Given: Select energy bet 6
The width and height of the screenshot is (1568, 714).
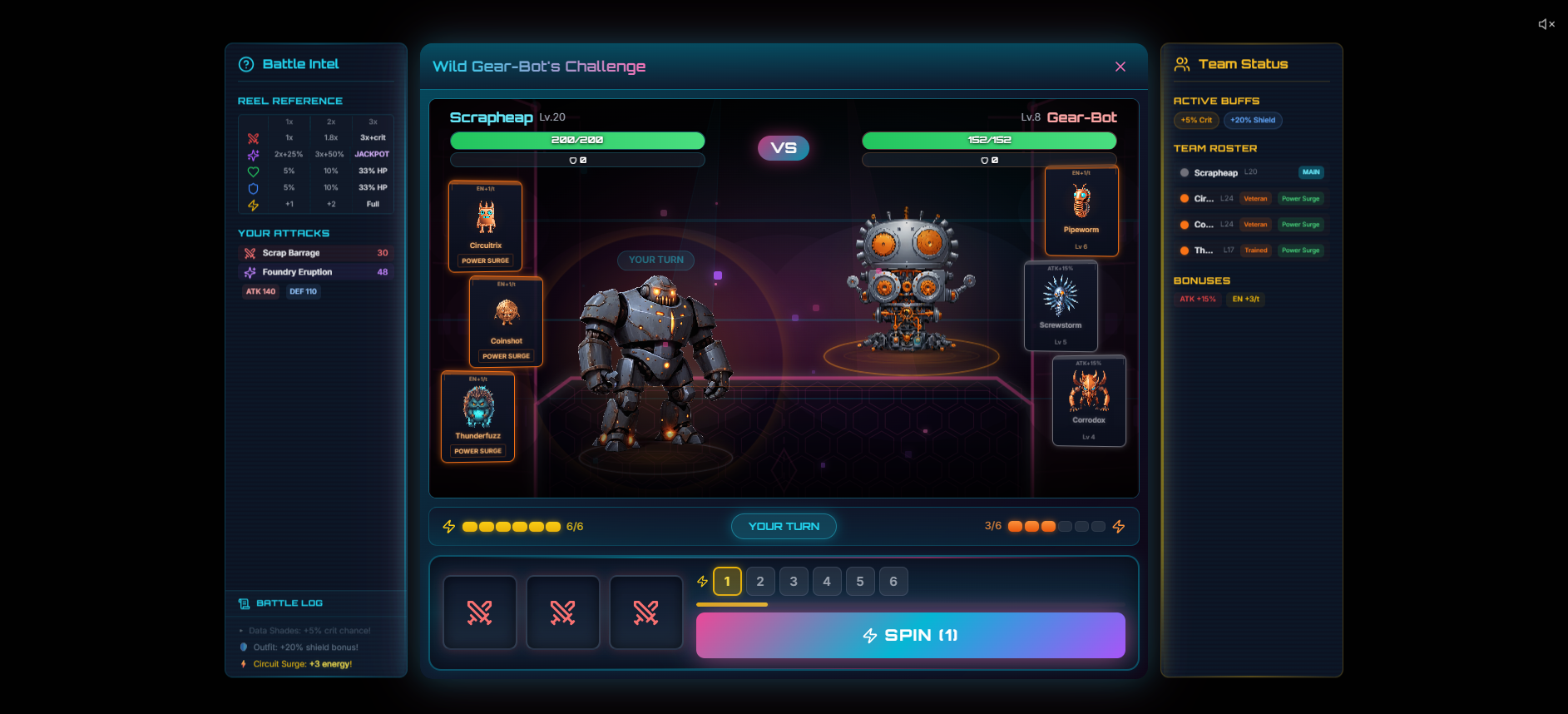Looking at the screenshot, I should (x=893, y=581).
